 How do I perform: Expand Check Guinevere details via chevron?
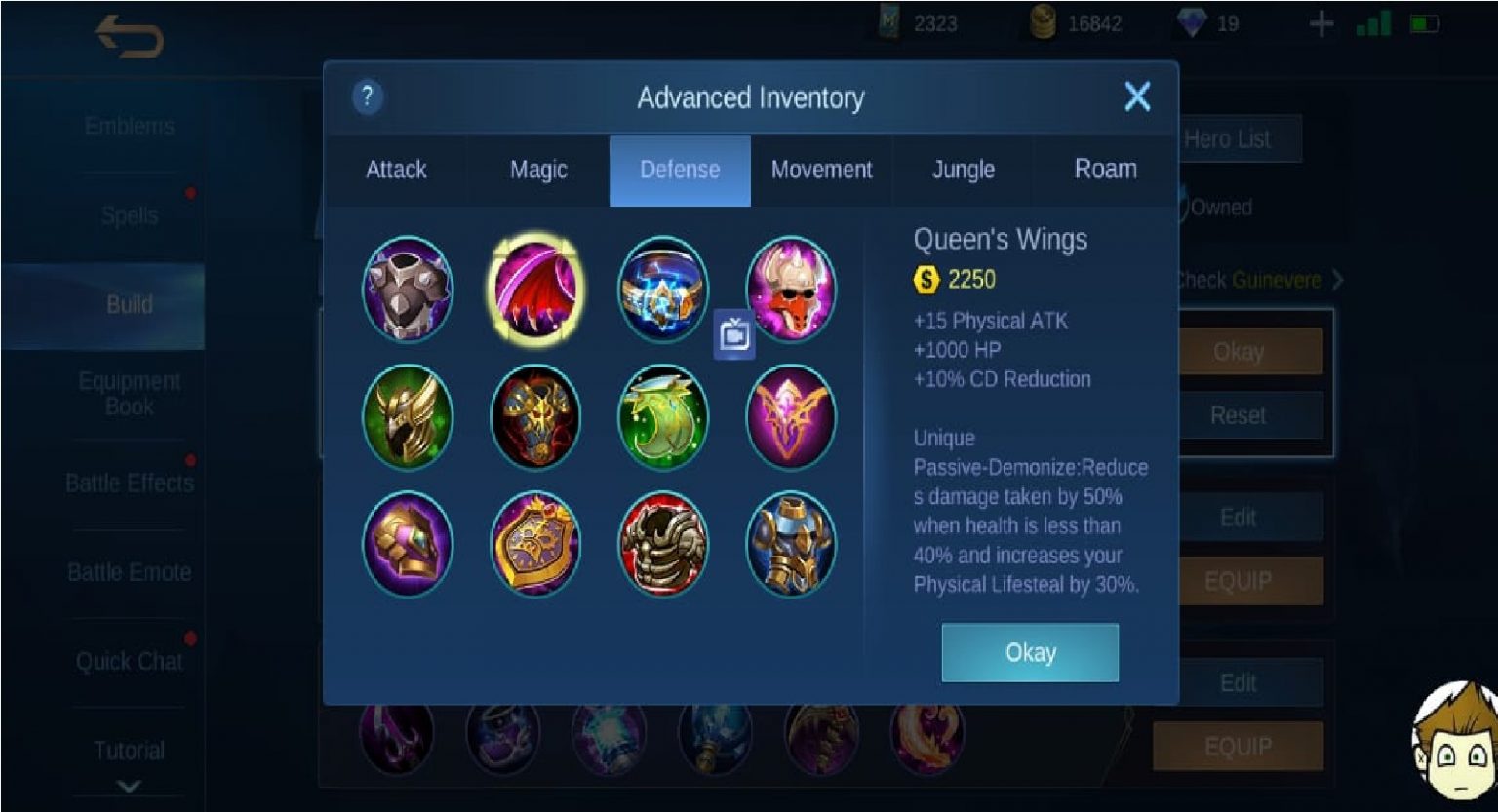pyautogui.click(x=1337, y=280)
